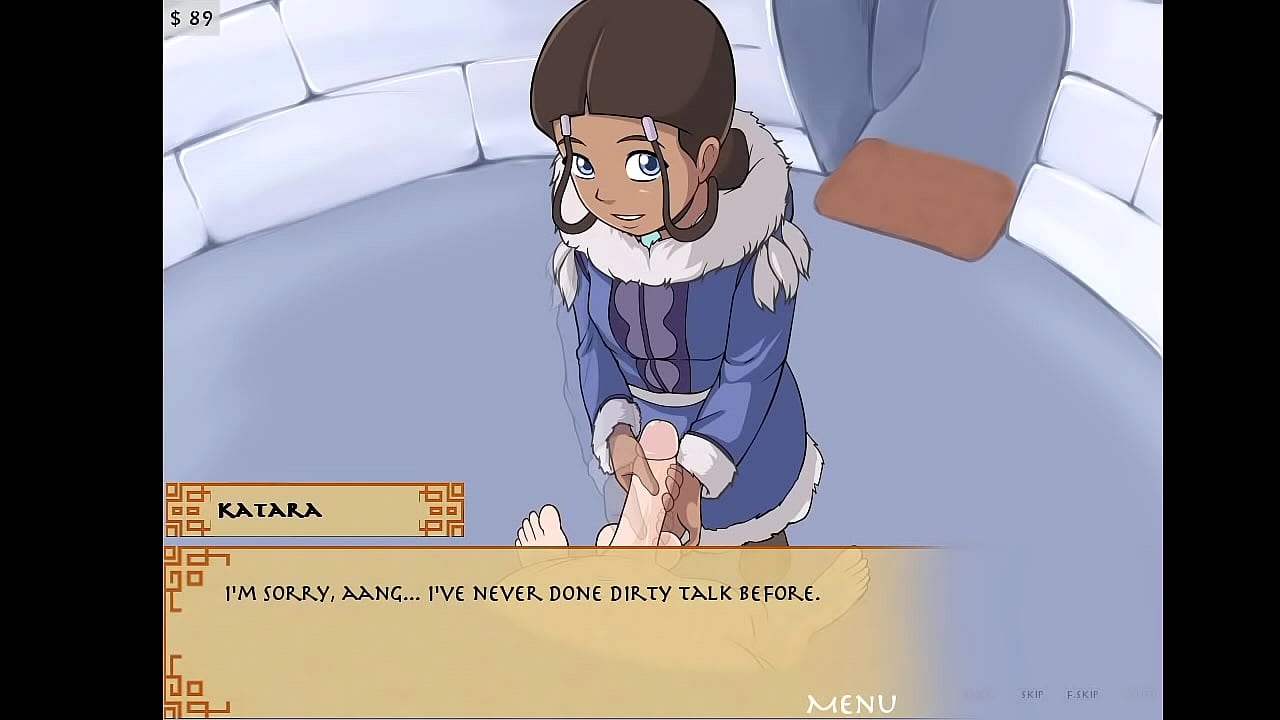Viewport: 1280px width, 720px height.
Task: Click the dialogue text to advance the story
Action: [x=520, y=593]
